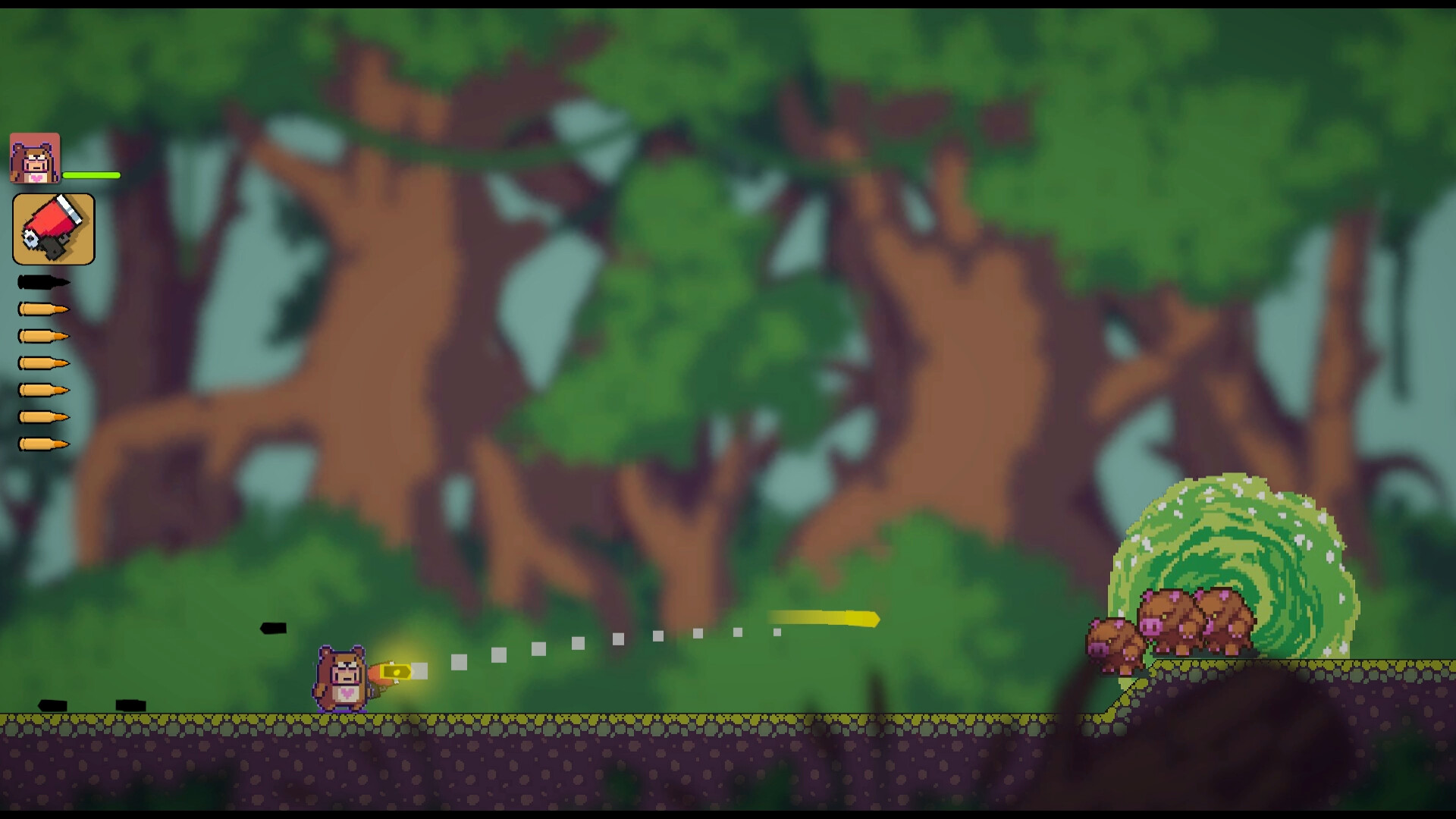
Task: Select the red cannon weapon slot
Action: (x=52, y=228)
